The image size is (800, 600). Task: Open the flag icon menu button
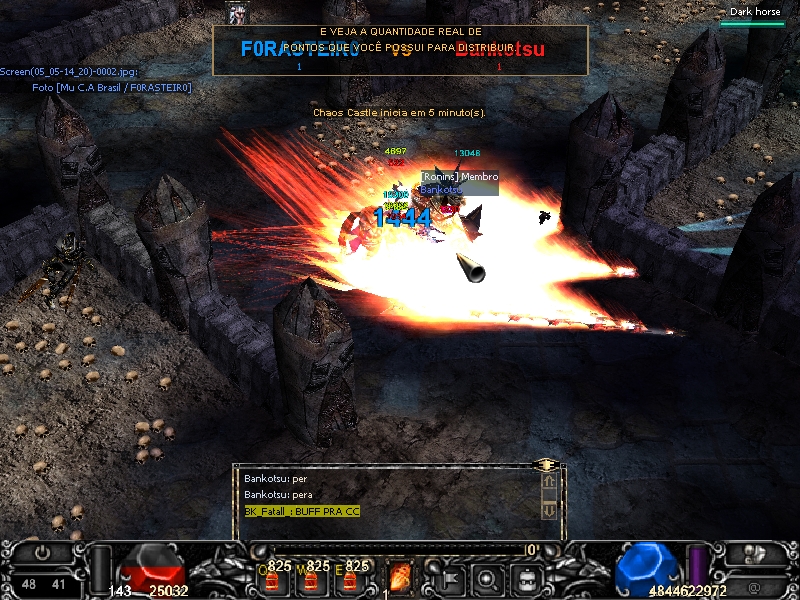449,577
